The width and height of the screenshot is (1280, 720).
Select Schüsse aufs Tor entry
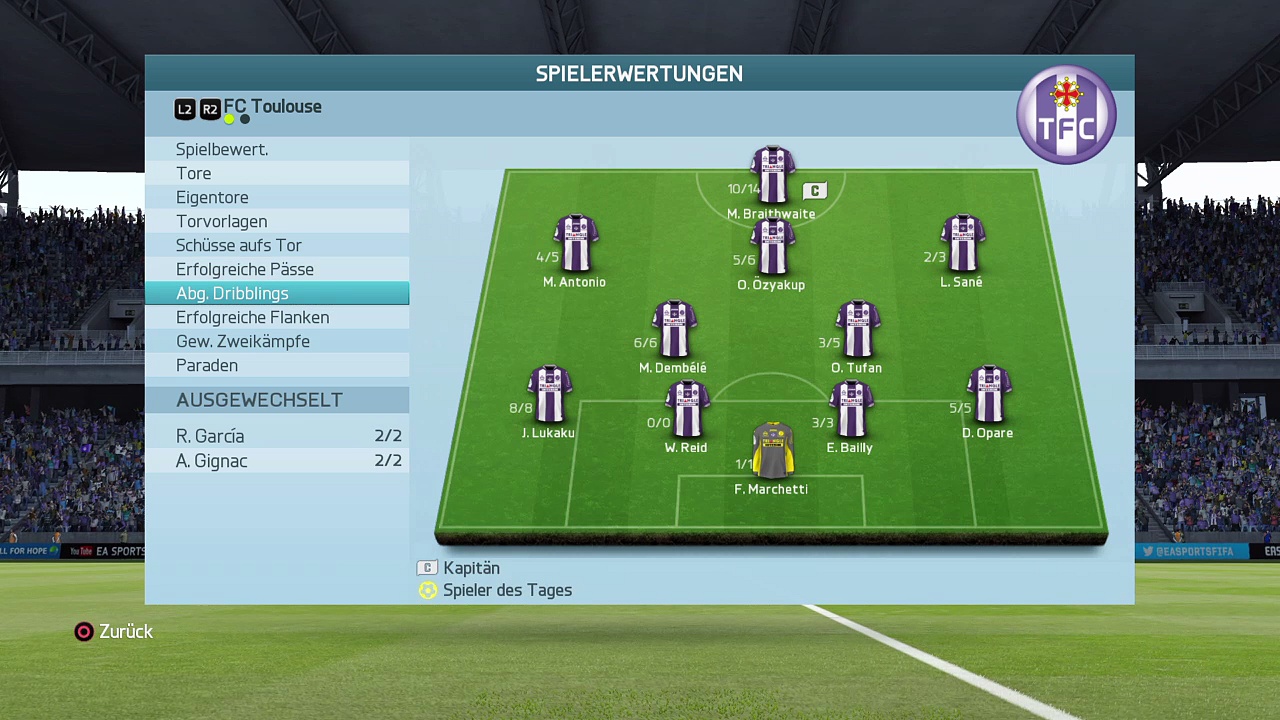pyautogui.click(x=238, y=245)
